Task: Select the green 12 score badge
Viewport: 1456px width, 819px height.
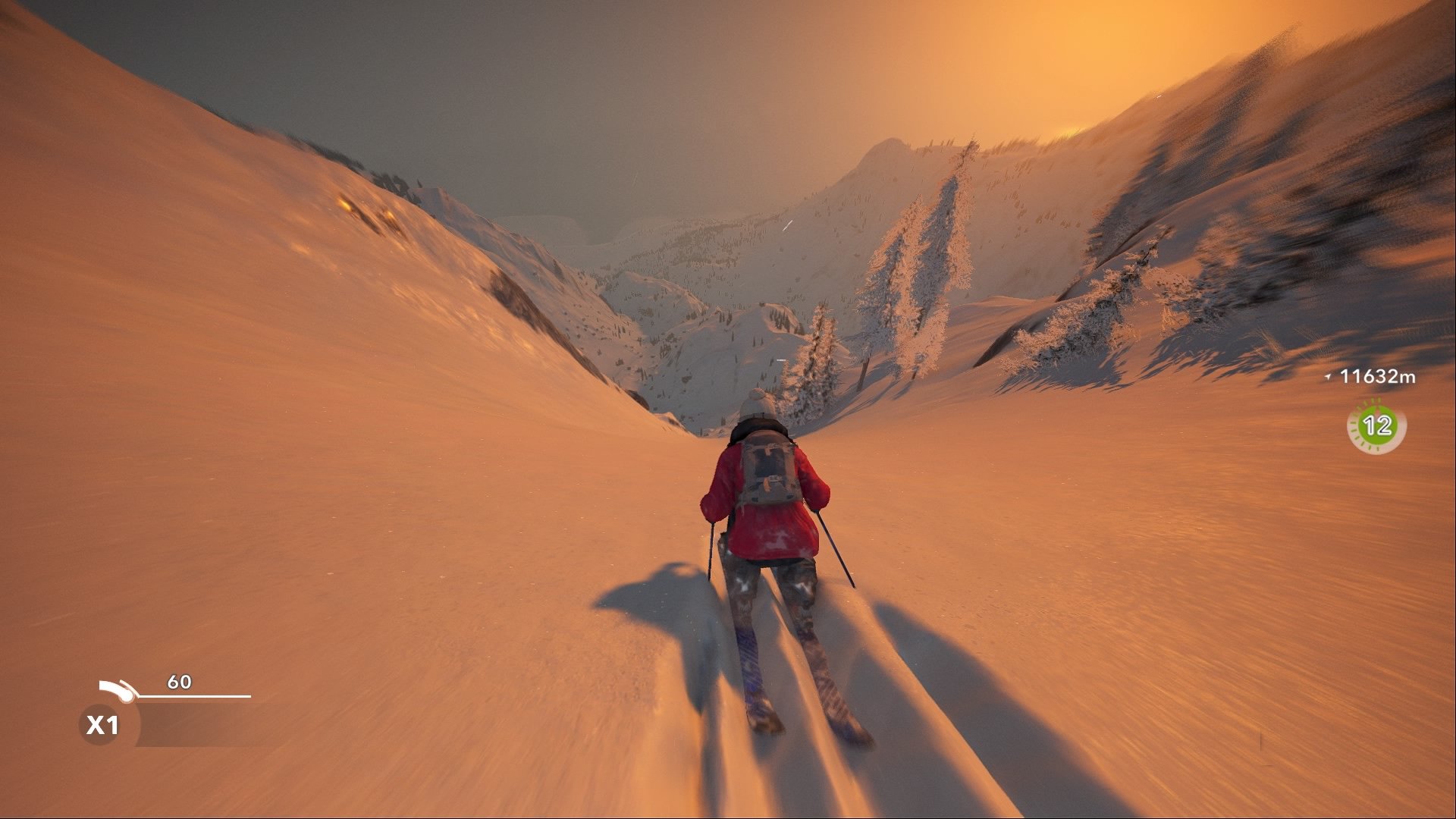Action: coord(1376,425)
